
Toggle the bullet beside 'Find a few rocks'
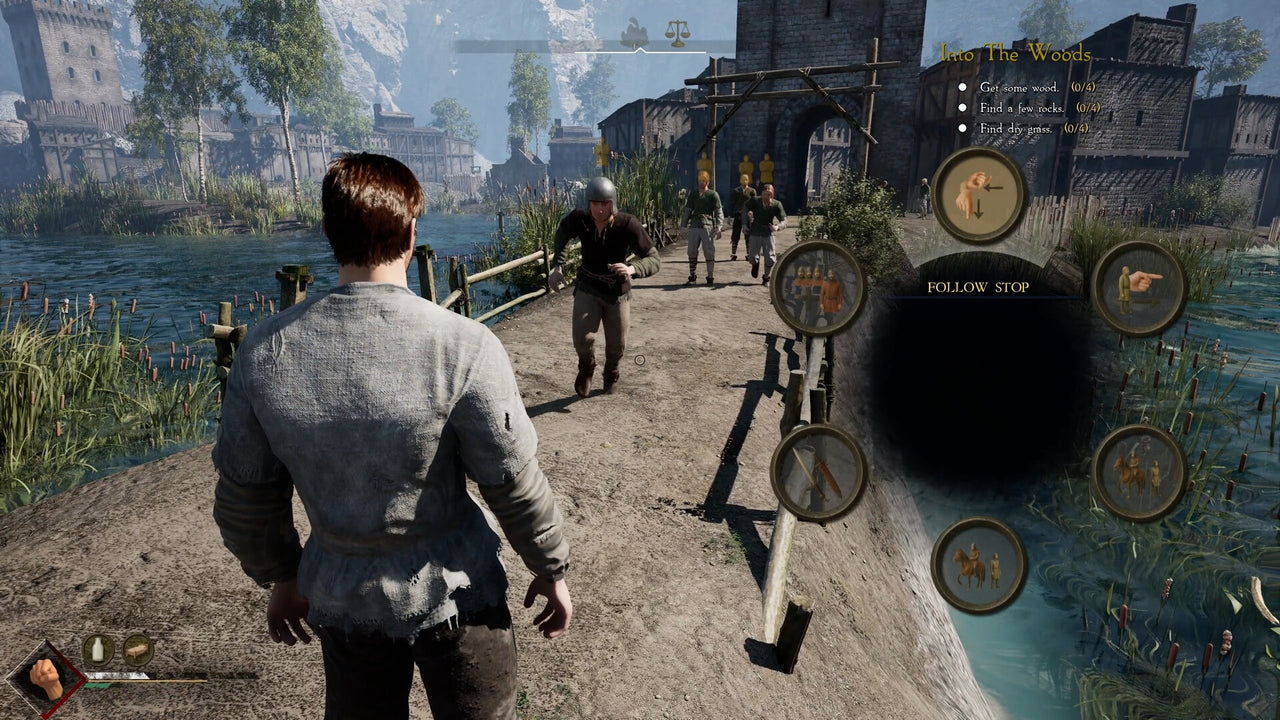[x=962, y=107]
